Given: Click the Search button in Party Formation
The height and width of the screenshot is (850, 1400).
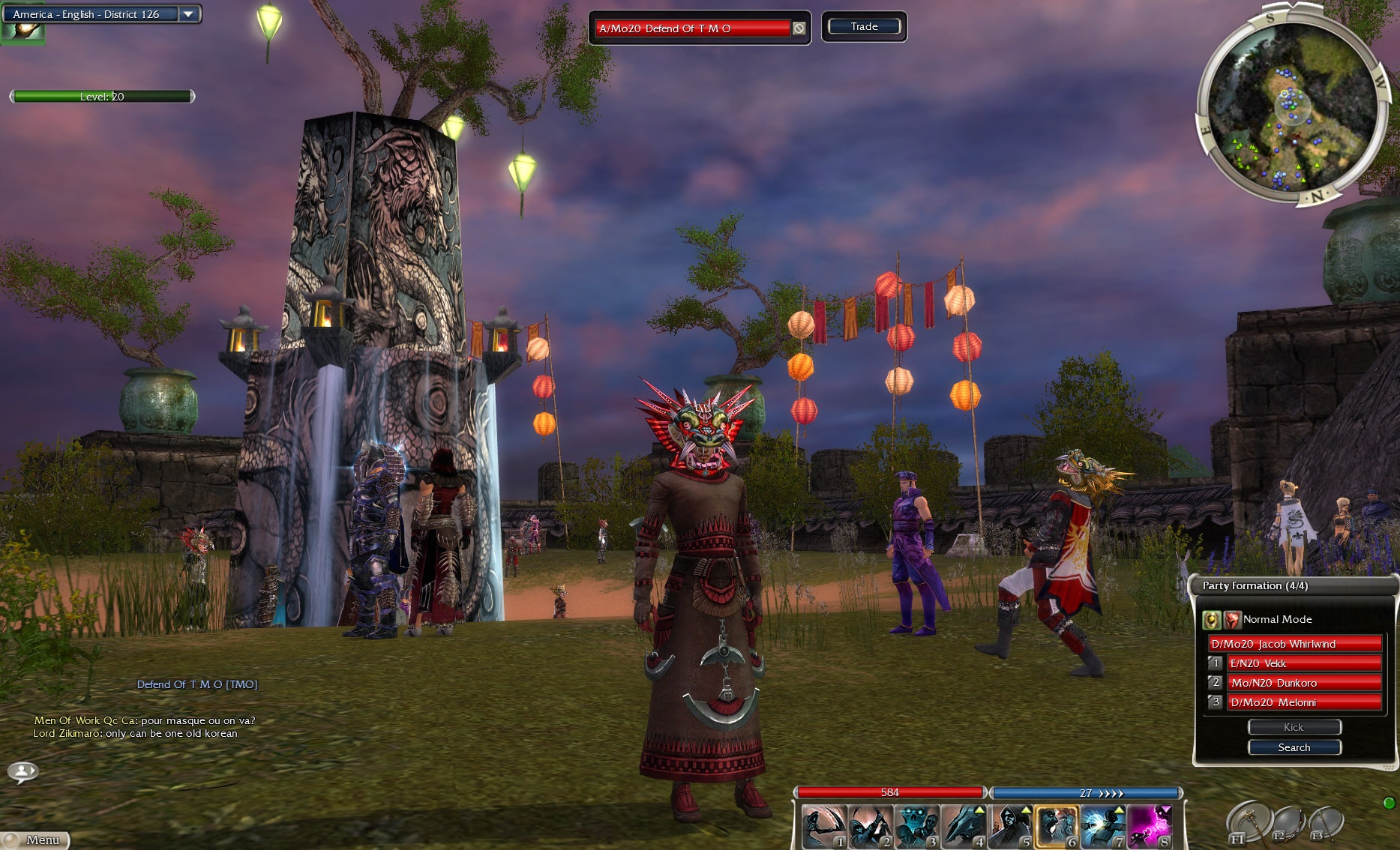Looking at the screenshot, I should tap(1294, 747).
